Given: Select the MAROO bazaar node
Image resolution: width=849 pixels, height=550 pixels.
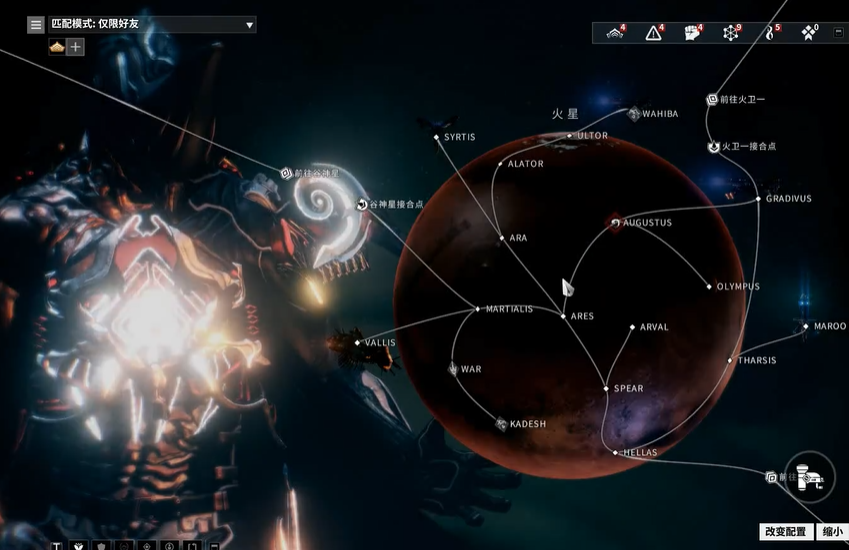Looking at the screenshot, I should coord(806,326).
